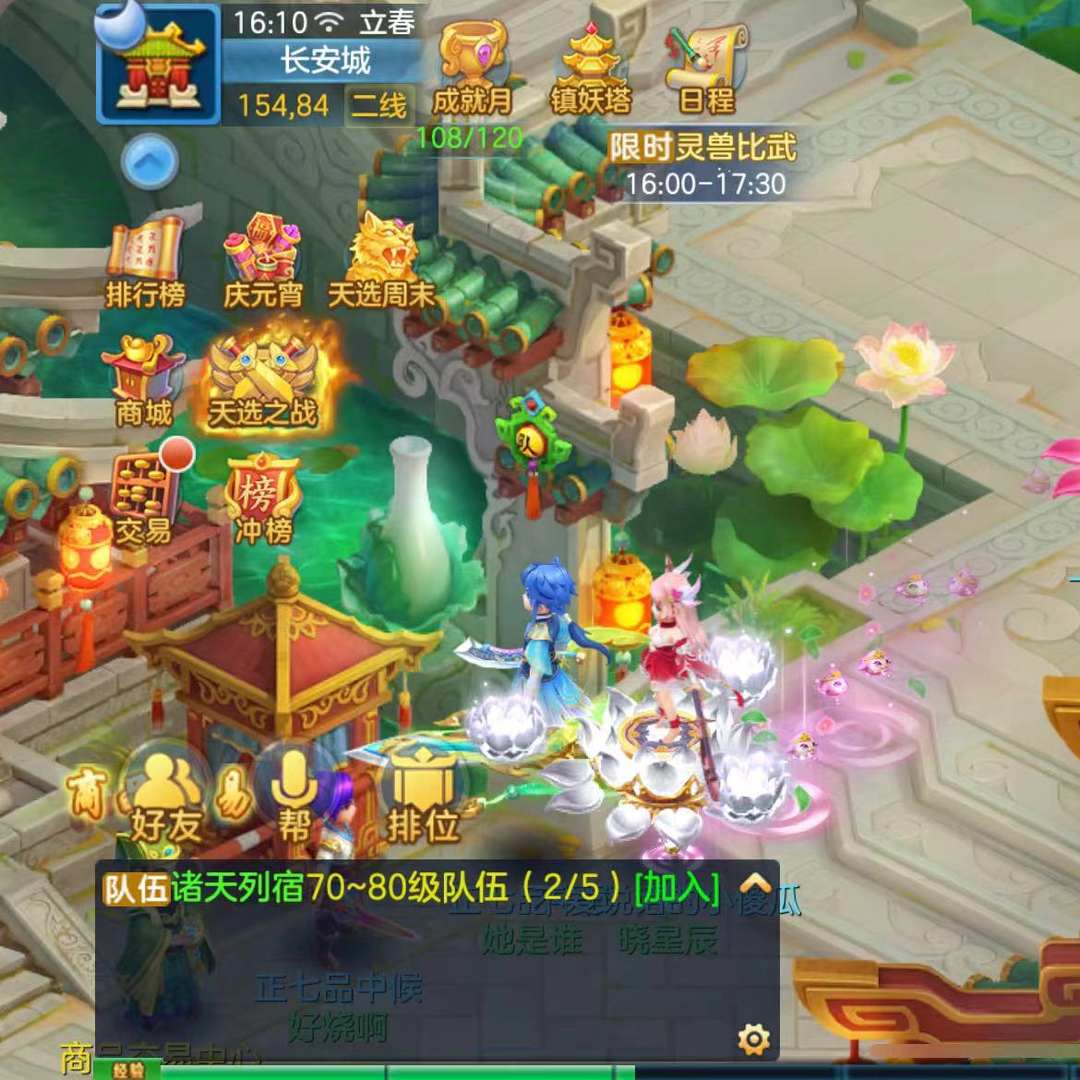Image resolution: width=1080 pixels, height=1080 pixels.
Task: Open the 限时灵兽比武 event notice
Action: [x=704, y=165]
